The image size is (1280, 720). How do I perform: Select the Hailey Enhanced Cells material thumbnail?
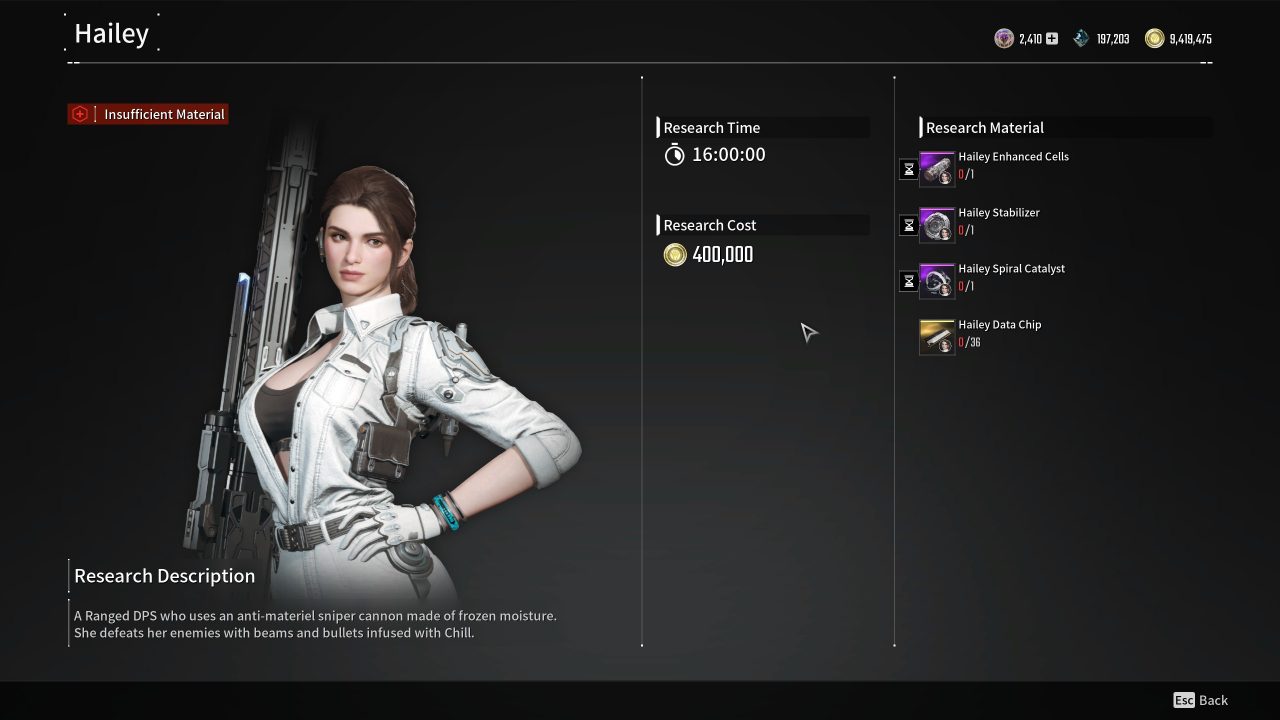[x=937, y=169]
